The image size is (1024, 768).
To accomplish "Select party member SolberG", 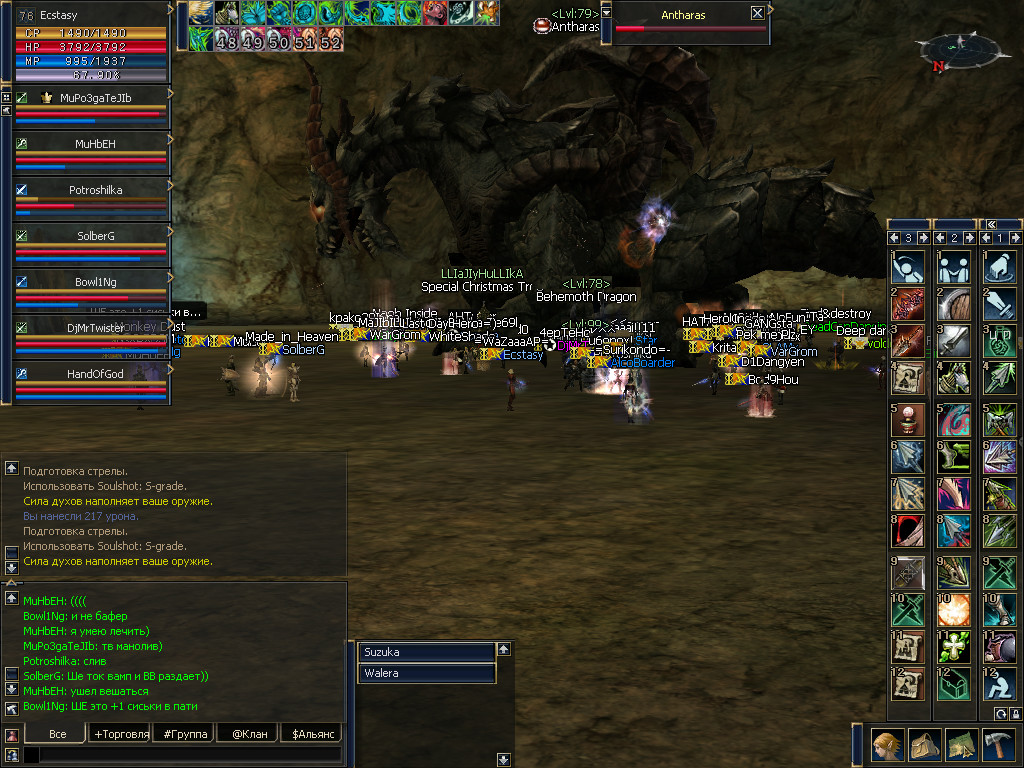I will coord(95,235).
